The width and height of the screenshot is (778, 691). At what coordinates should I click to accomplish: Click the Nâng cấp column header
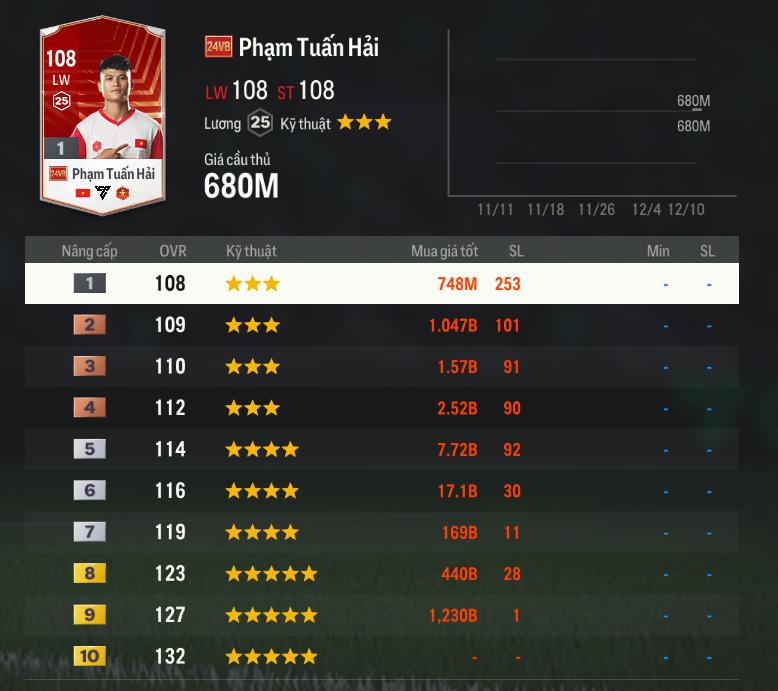point(90,251)
